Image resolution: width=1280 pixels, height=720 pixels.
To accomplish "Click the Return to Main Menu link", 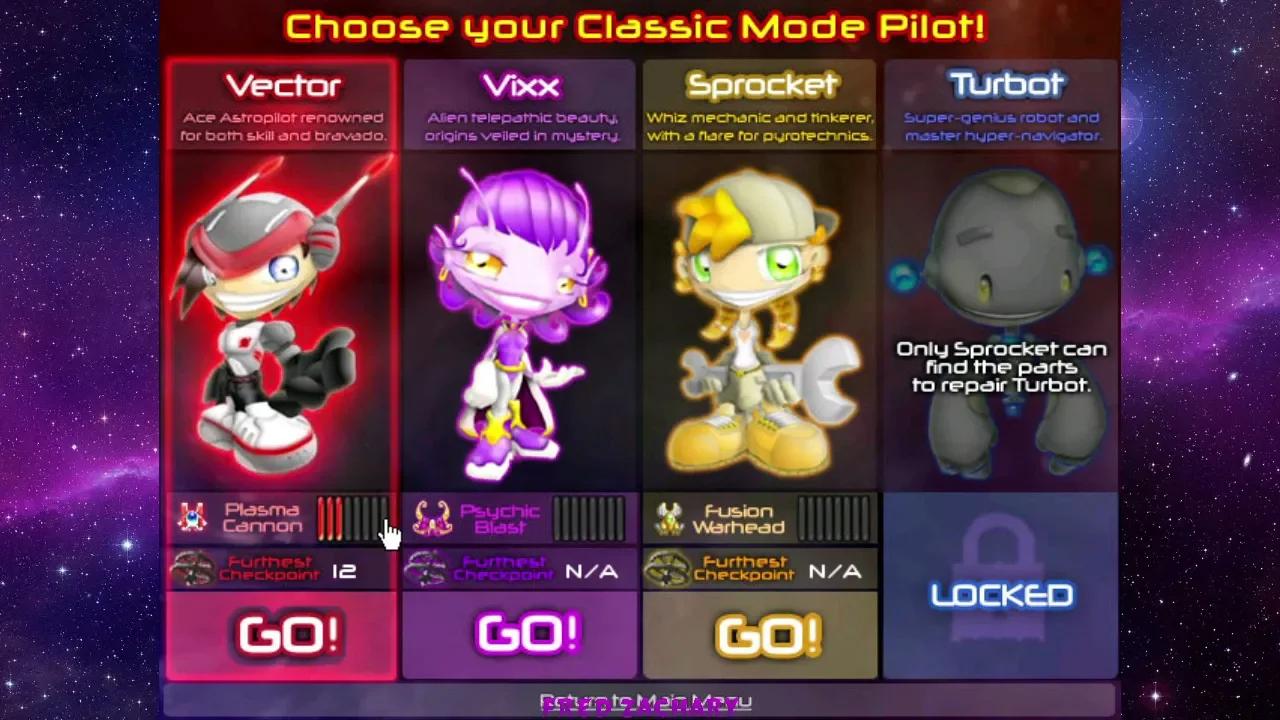I will (x=640, y=700).
